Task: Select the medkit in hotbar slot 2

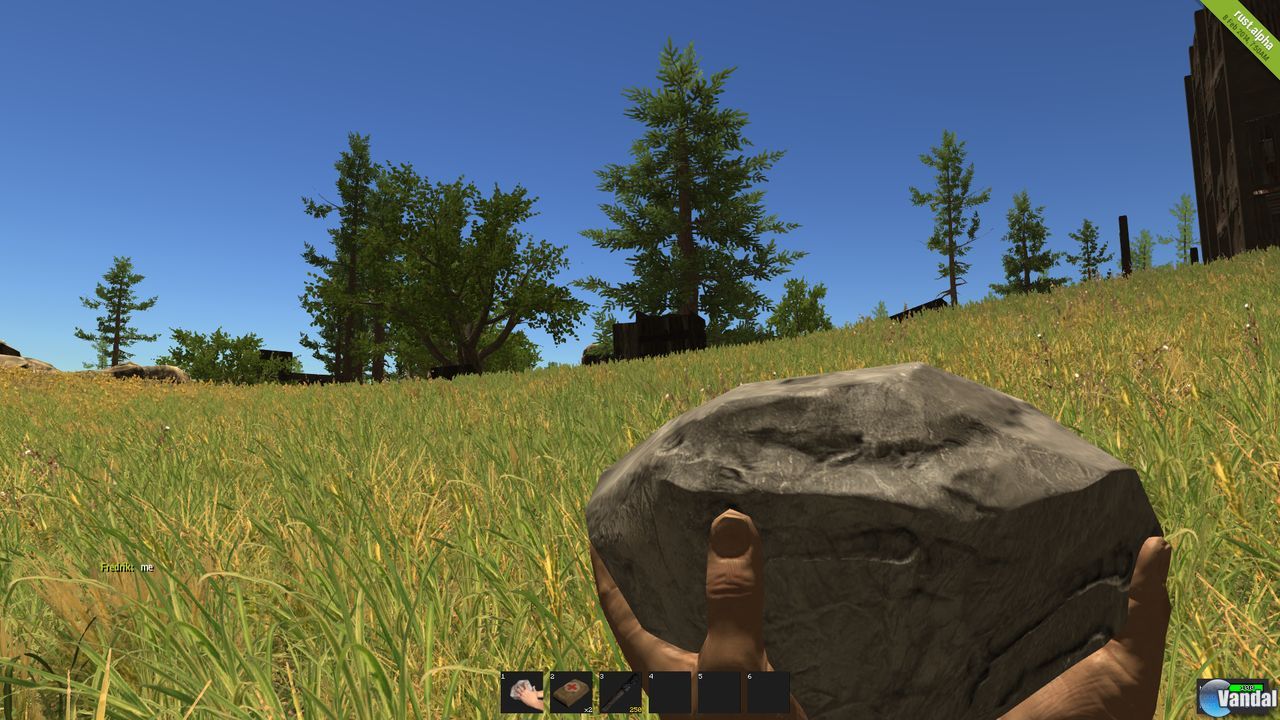Action: tap(571, 692)
